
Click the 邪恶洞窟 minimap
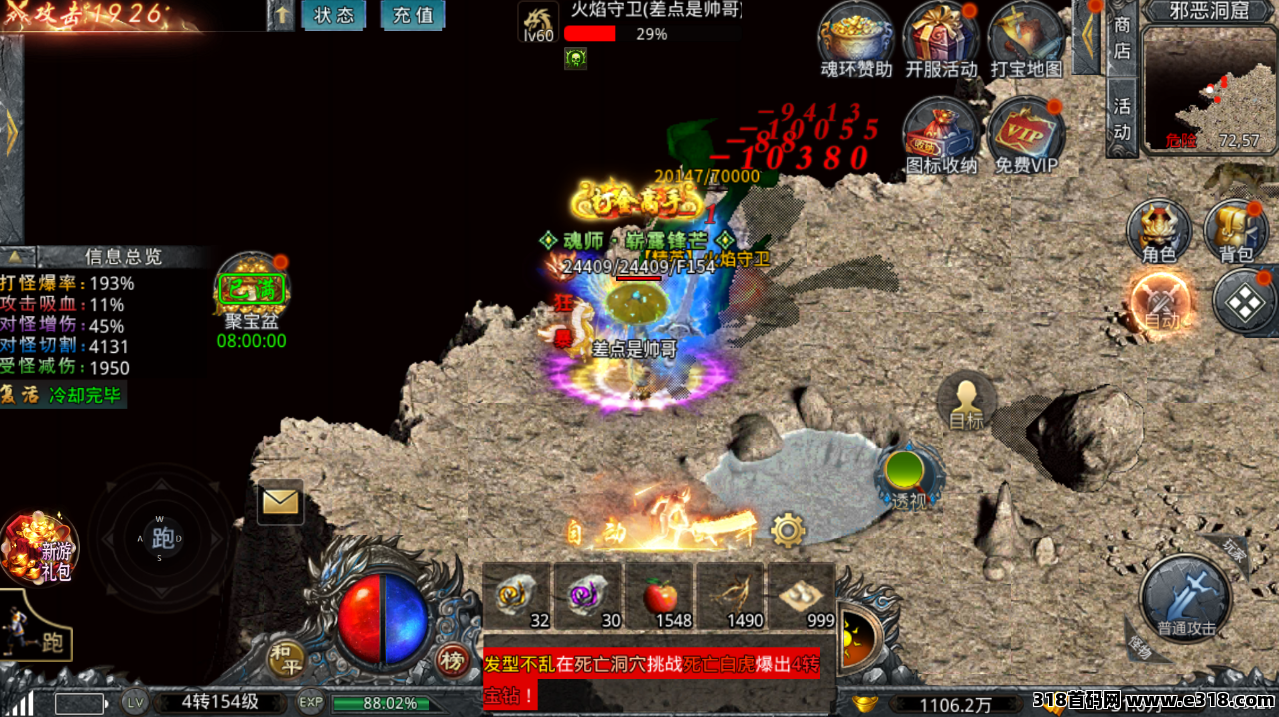click(x=1207, y=88)
